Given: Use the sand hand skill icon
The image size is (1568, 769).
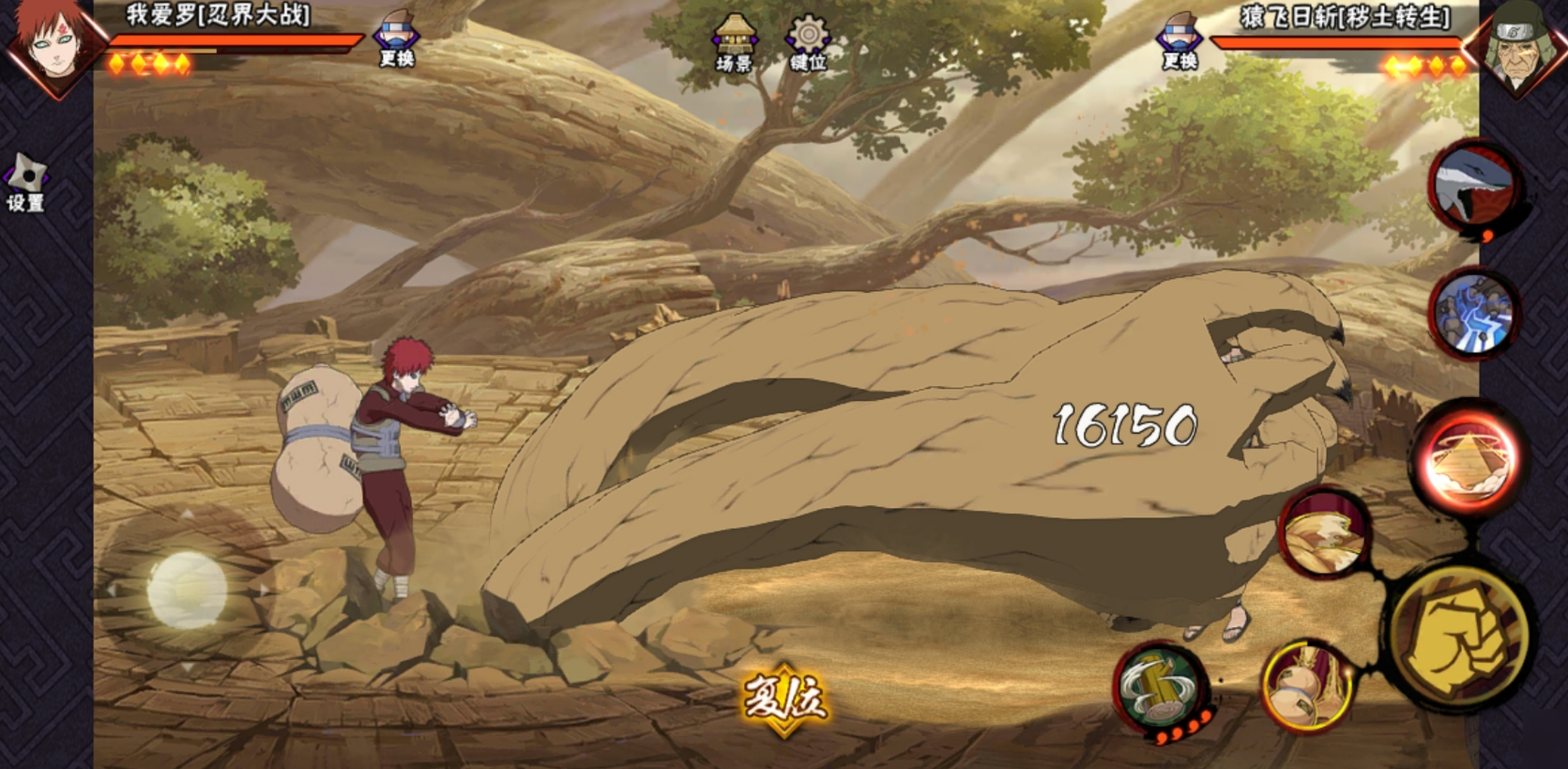Looking at the screenshot, I should click(x=1325, y=531).
